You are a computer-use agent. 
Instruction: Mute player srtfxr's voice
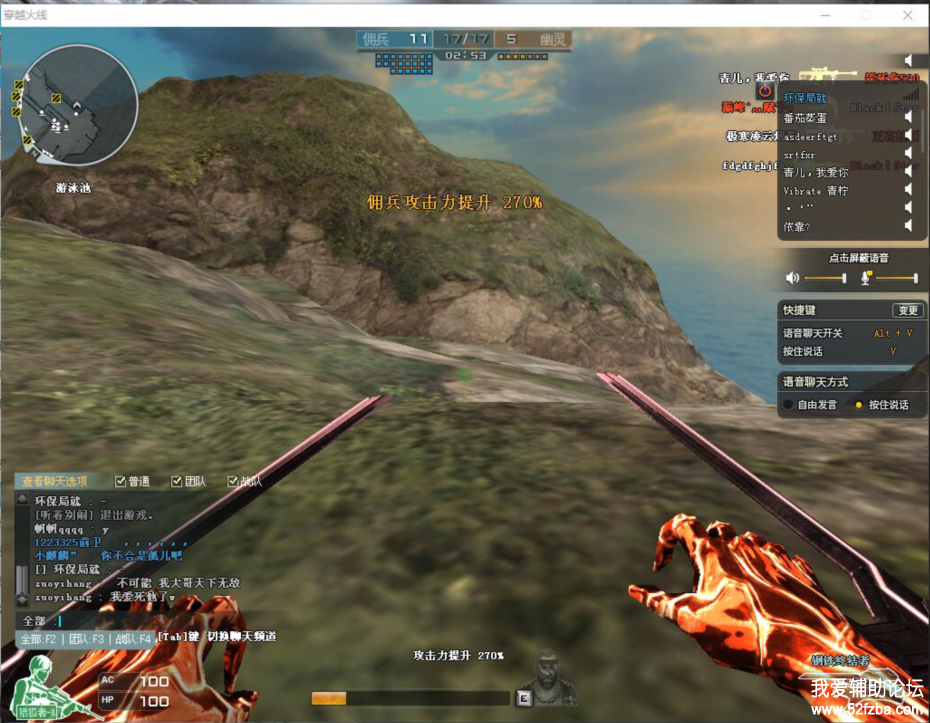[909, 154]
